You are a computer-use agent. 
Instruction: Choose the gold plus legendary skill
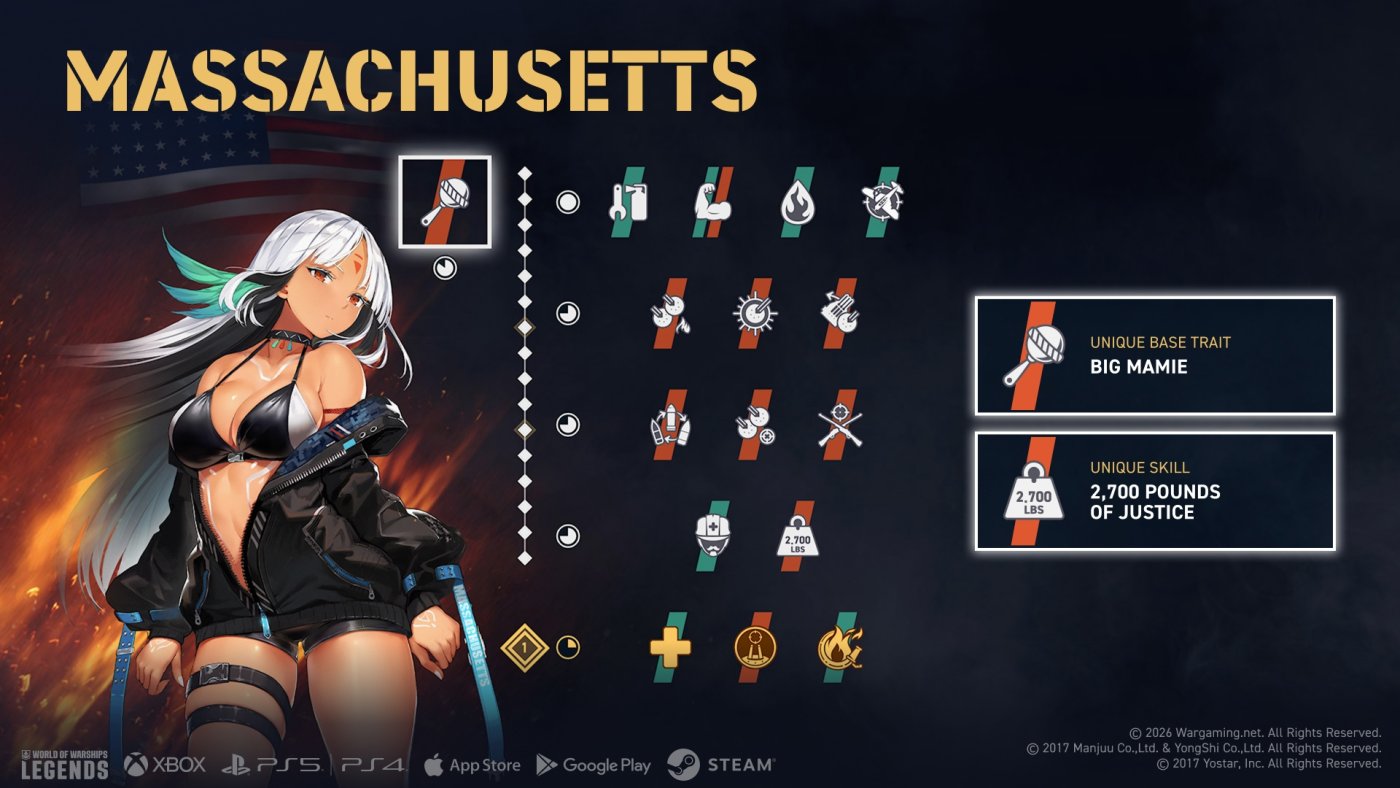(671, 647)
